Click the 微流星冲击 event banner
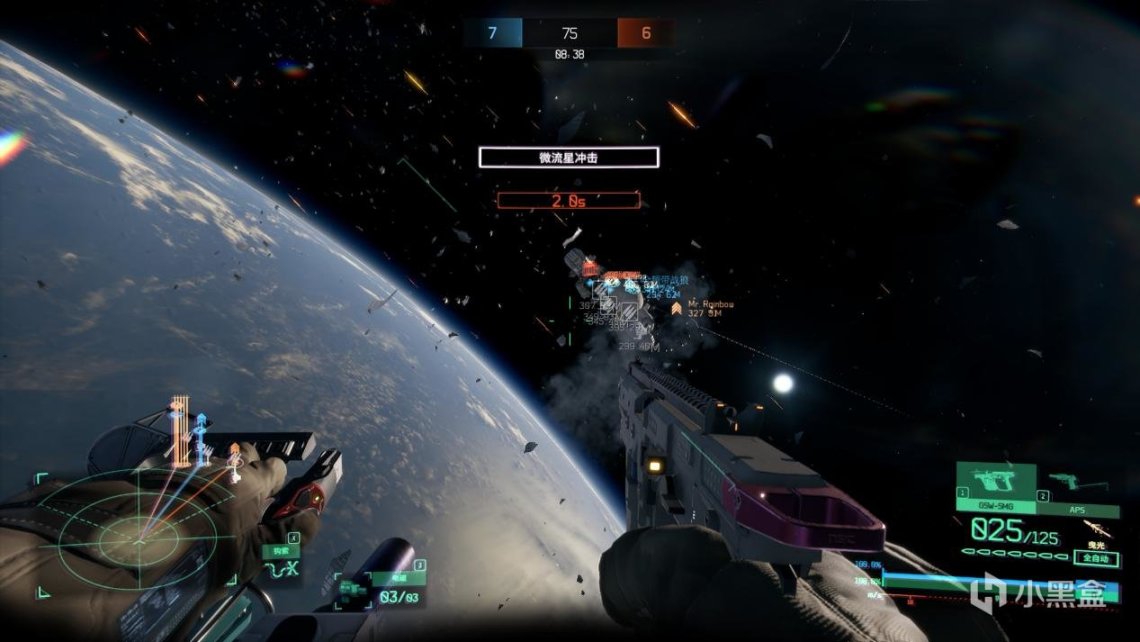This screenshot has height=642, width=1140. [x=568, y=157]
